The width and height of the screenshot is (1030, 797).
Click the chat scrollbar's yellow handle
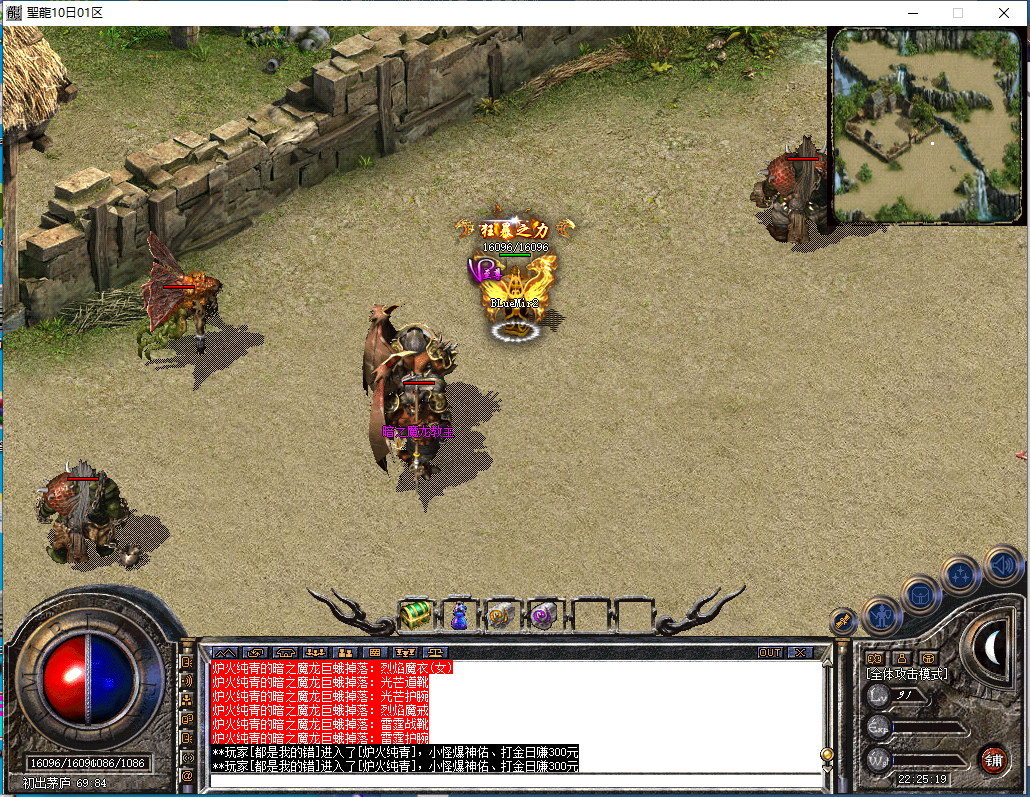[x=826, y=754]
